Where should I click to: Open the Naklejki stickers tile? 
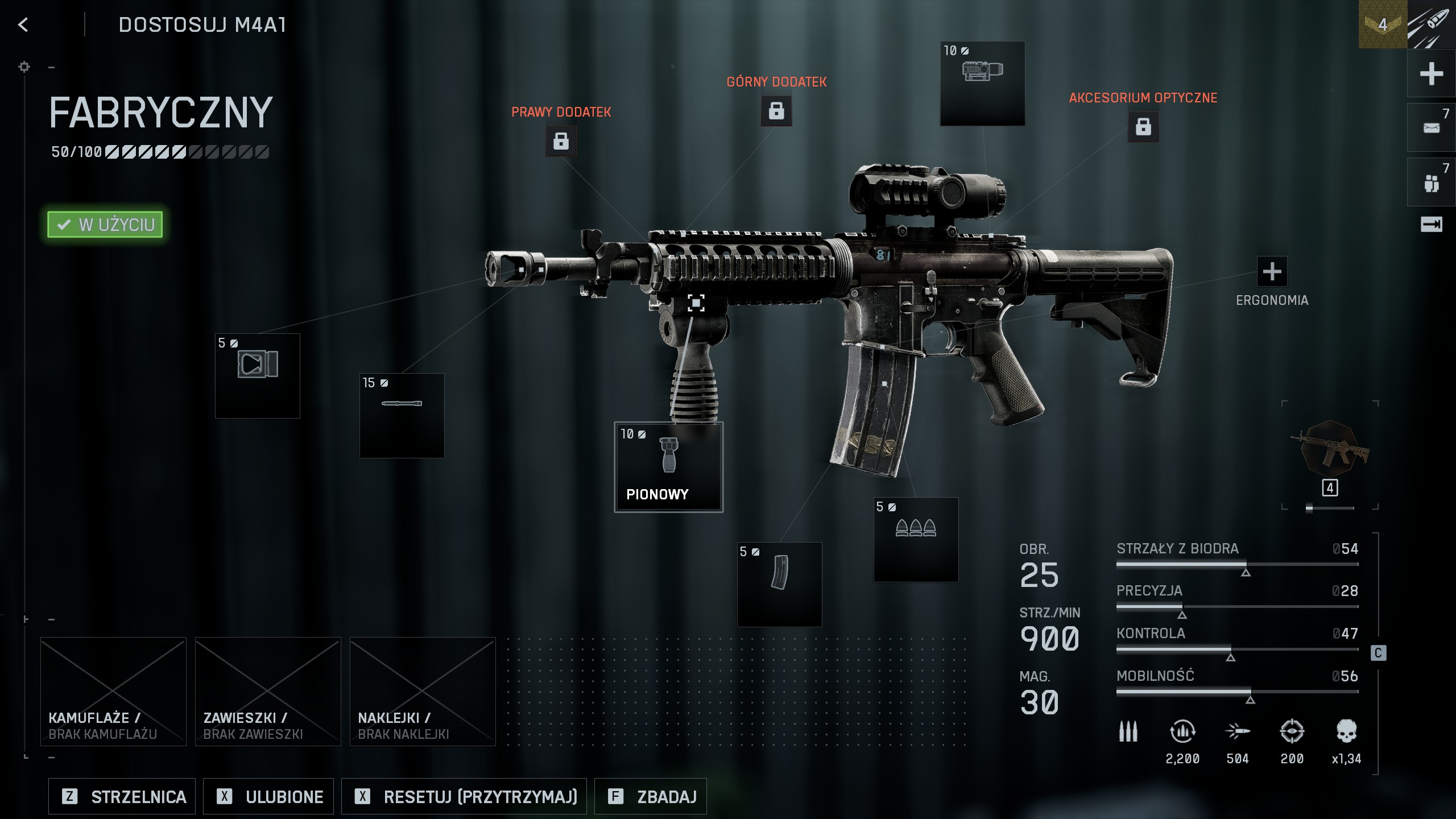click(x=423, y=691)
